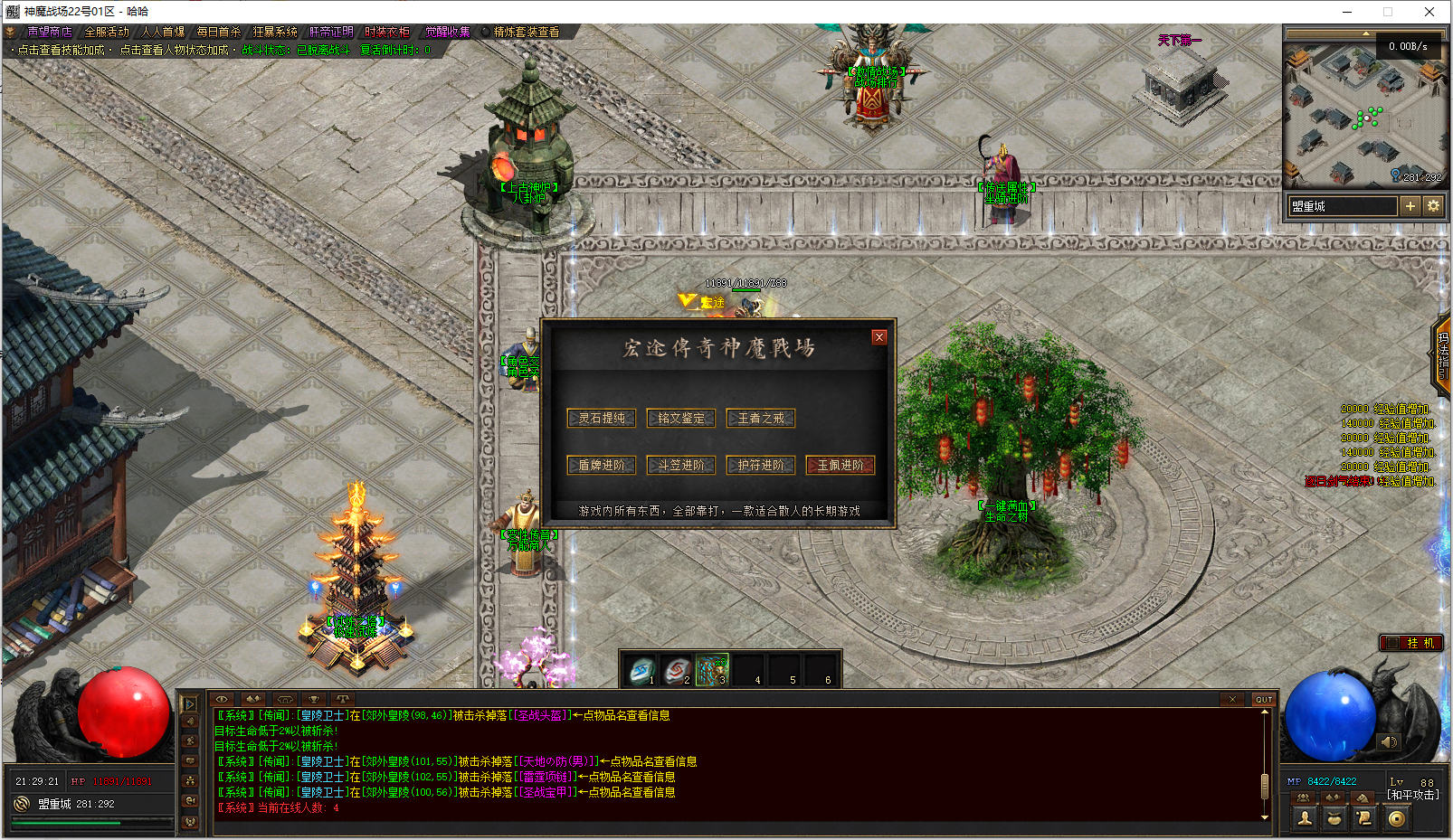Open the 声望商店 menu
The height and width of the screenshot is (840, 1453).
point(49,32)
